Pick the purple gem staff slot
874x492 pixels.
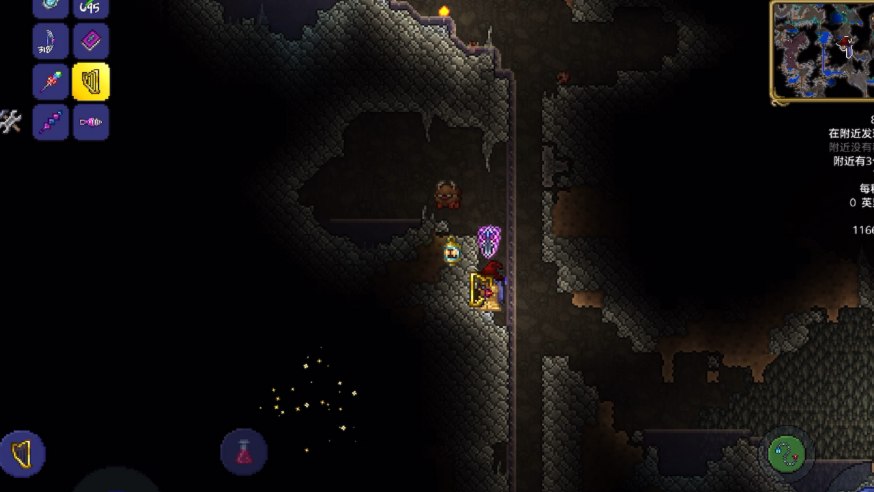point(51,122)
